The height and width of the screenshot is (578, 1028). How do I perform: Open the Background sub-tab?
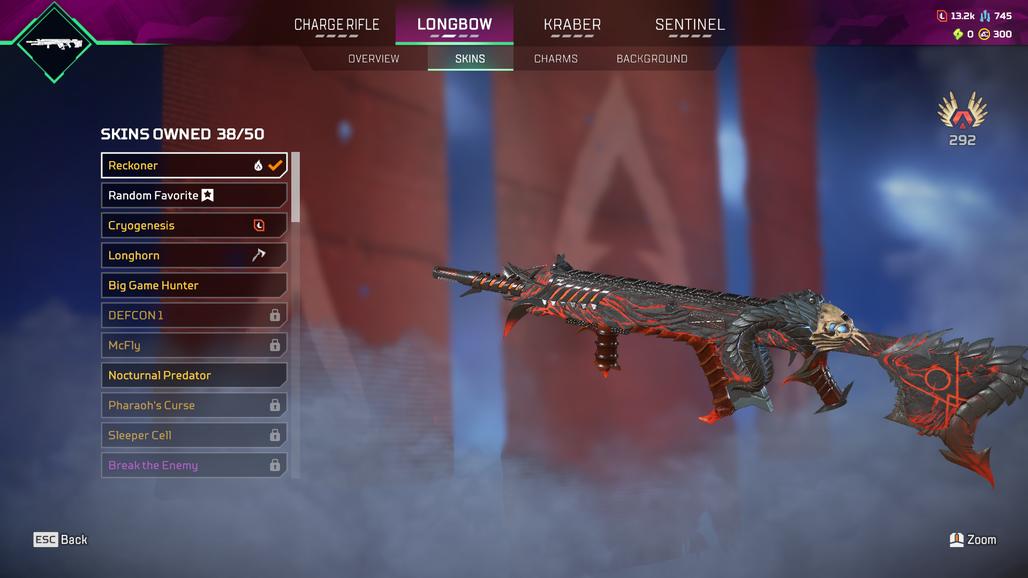[x=651, y=59]
